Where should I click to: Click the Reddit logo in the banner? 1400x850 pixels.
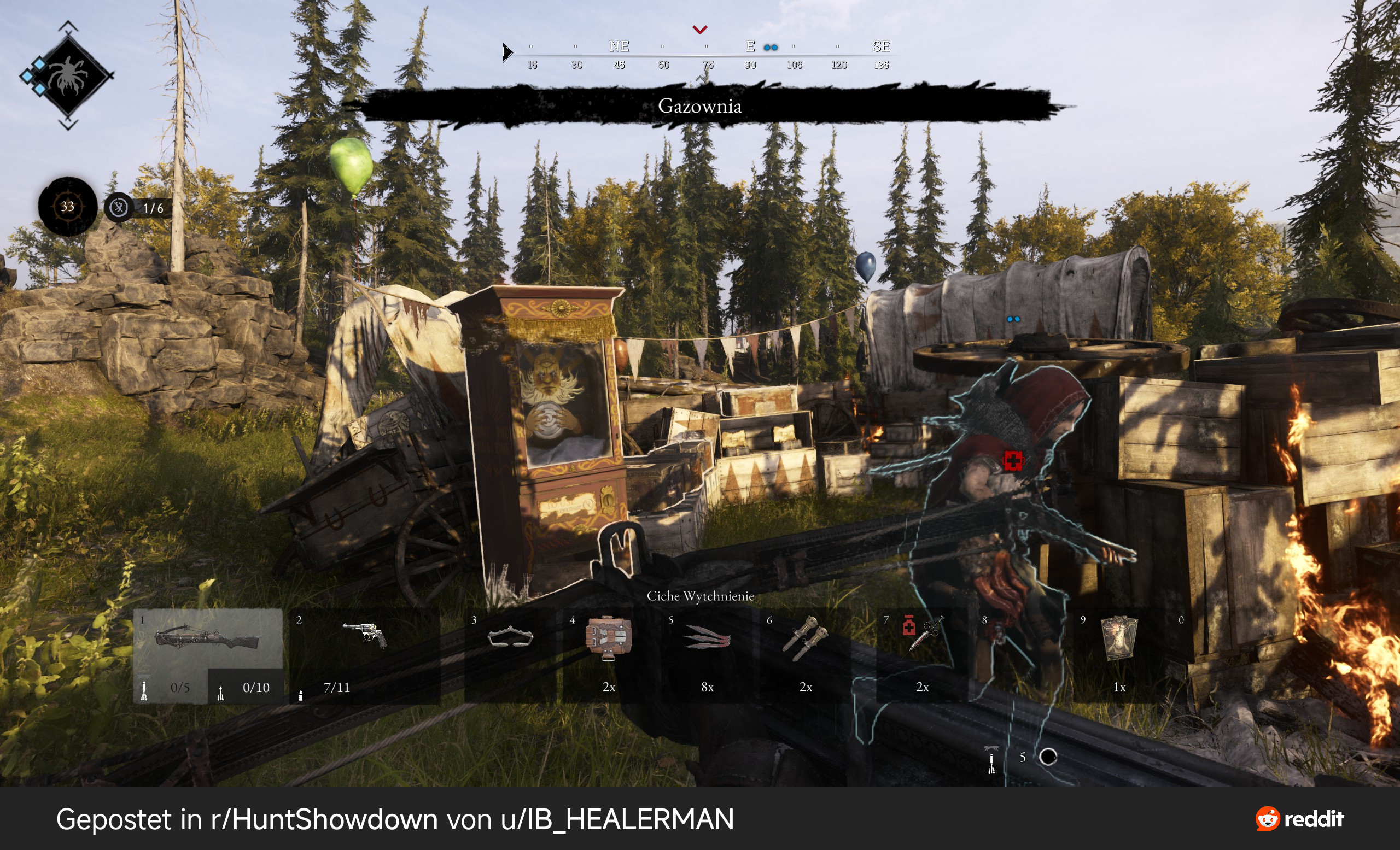click(x=1299, y=819)
